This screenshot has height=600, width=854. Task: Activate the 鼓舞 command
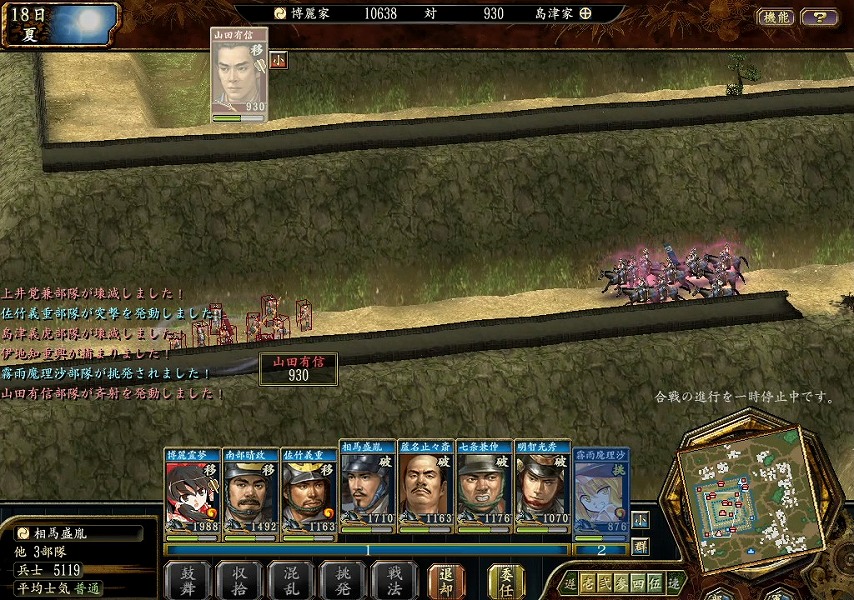tap(187, 579)
